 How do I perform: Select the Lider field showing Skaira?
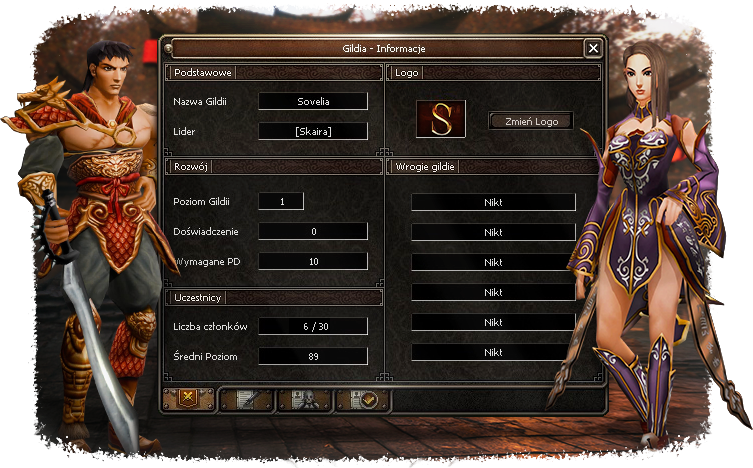313,131
